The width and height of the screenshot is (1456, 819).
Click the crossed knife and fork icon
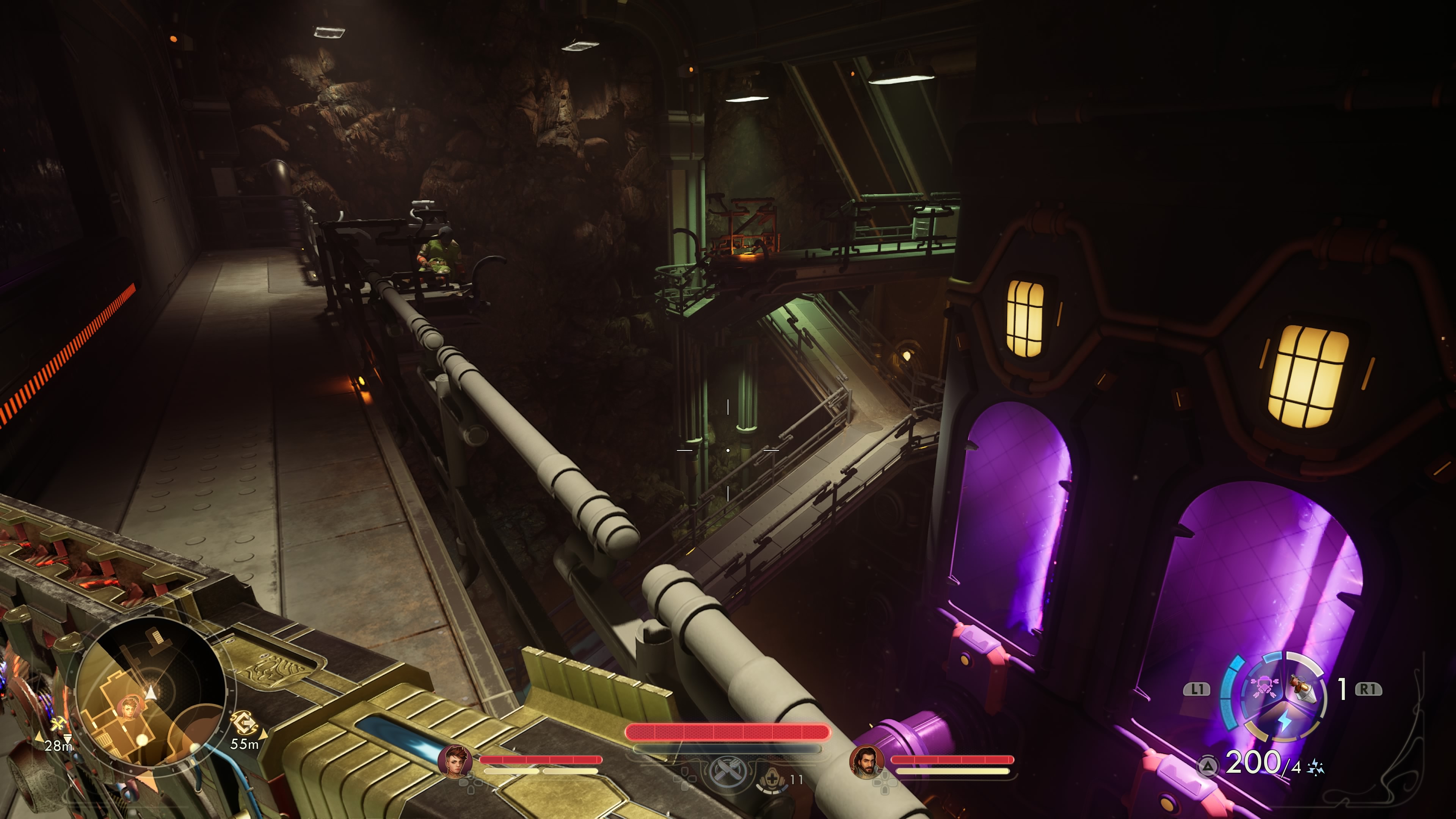point(727,771)
